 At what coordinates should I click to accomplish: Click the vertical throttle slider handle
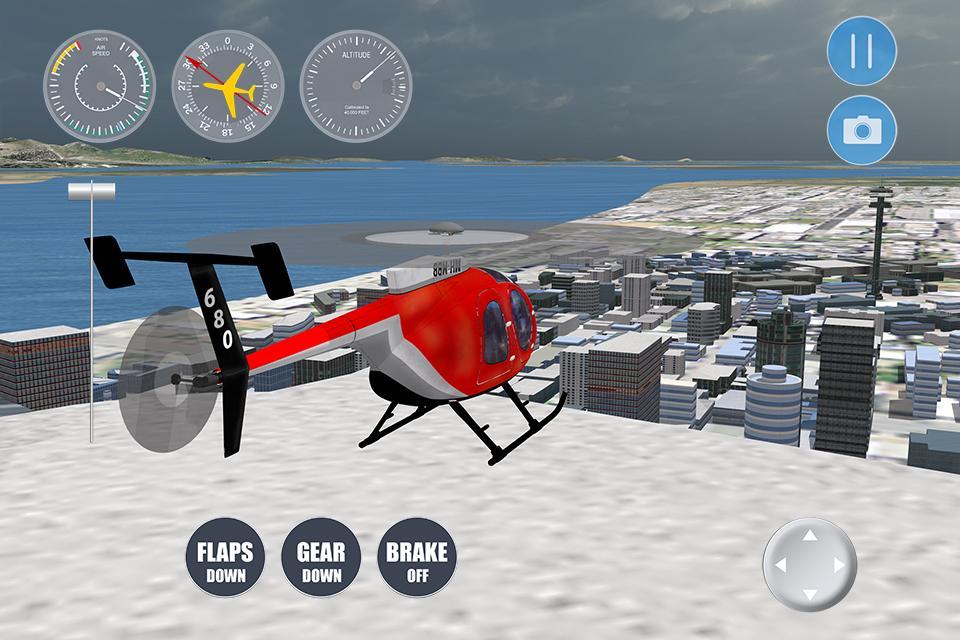point(91,191)
